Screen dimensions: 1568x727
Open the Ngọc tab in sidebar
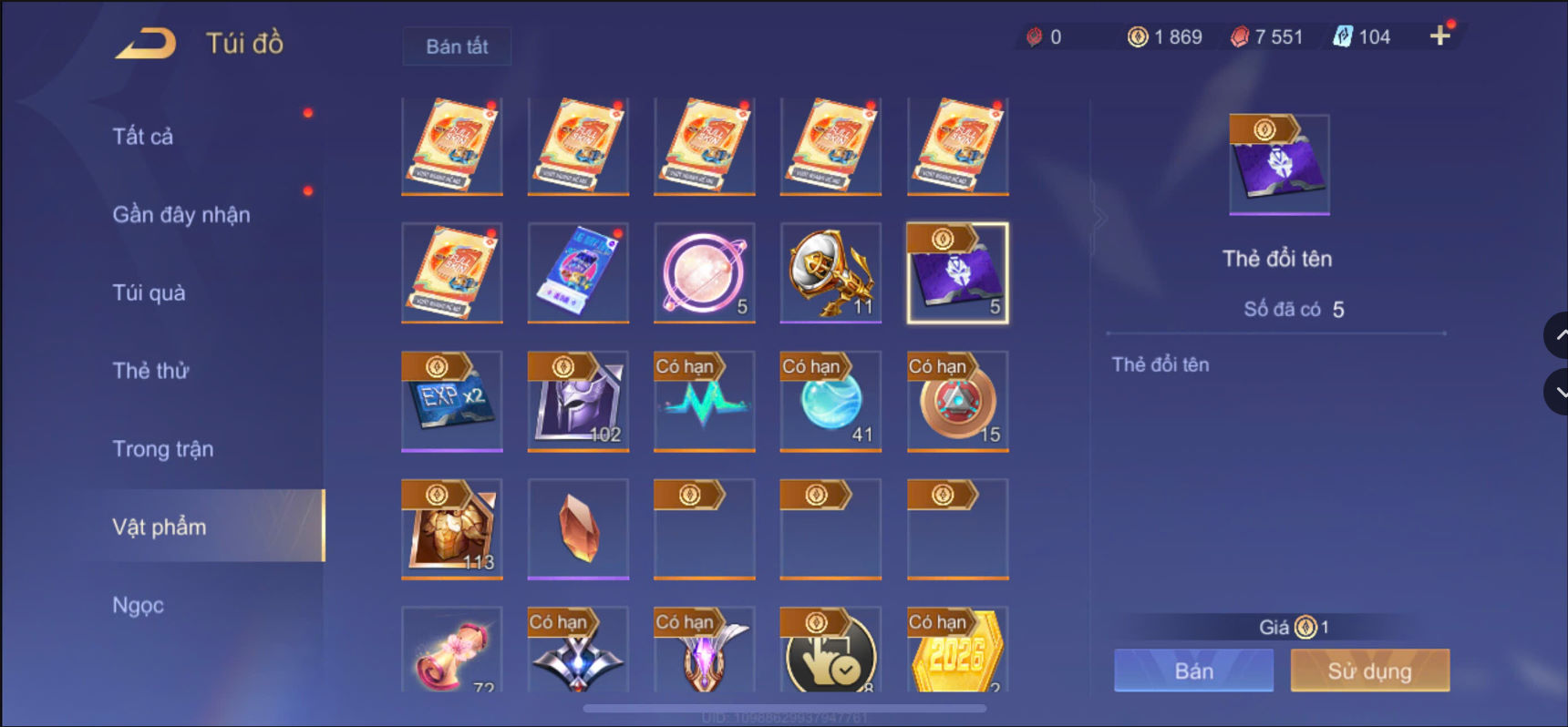[137, 604]
